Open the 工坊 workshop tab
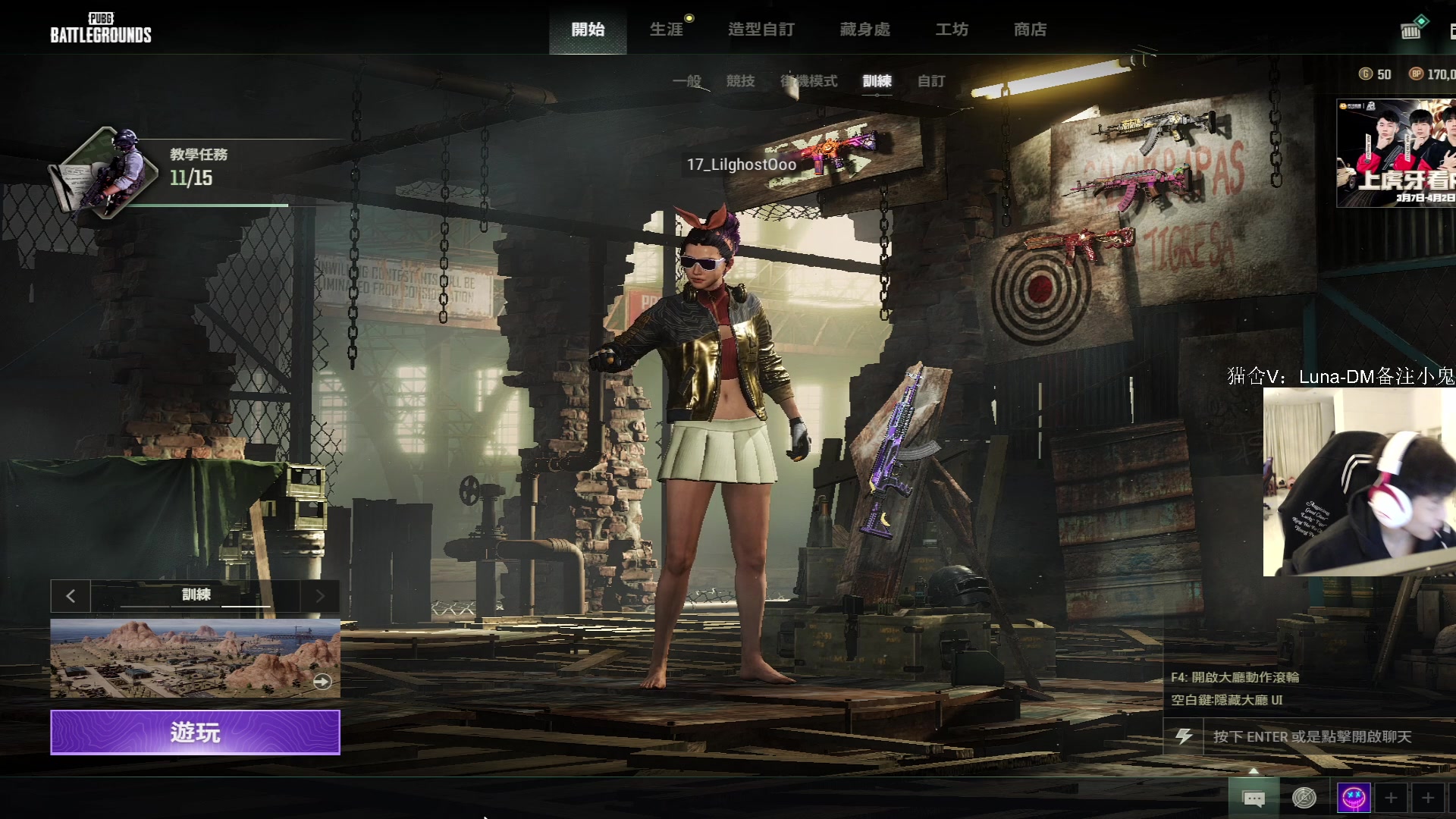The width and height of the screenshot is (1456, 819). click(952, 30)
